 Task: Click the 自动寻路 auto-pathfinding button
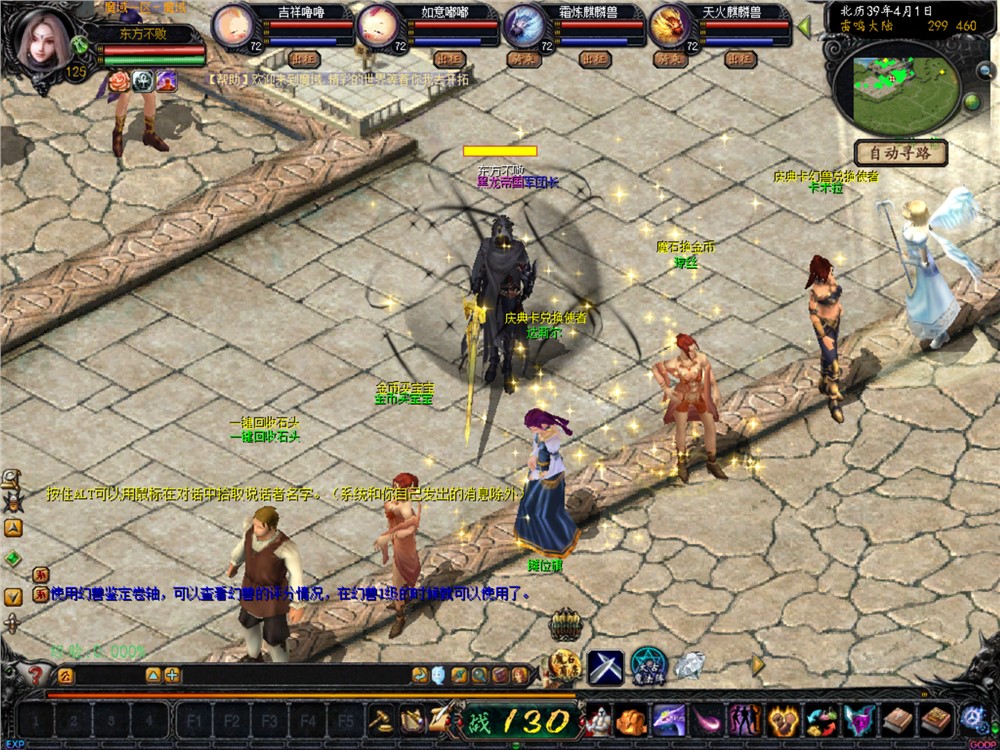coord(900,154)
